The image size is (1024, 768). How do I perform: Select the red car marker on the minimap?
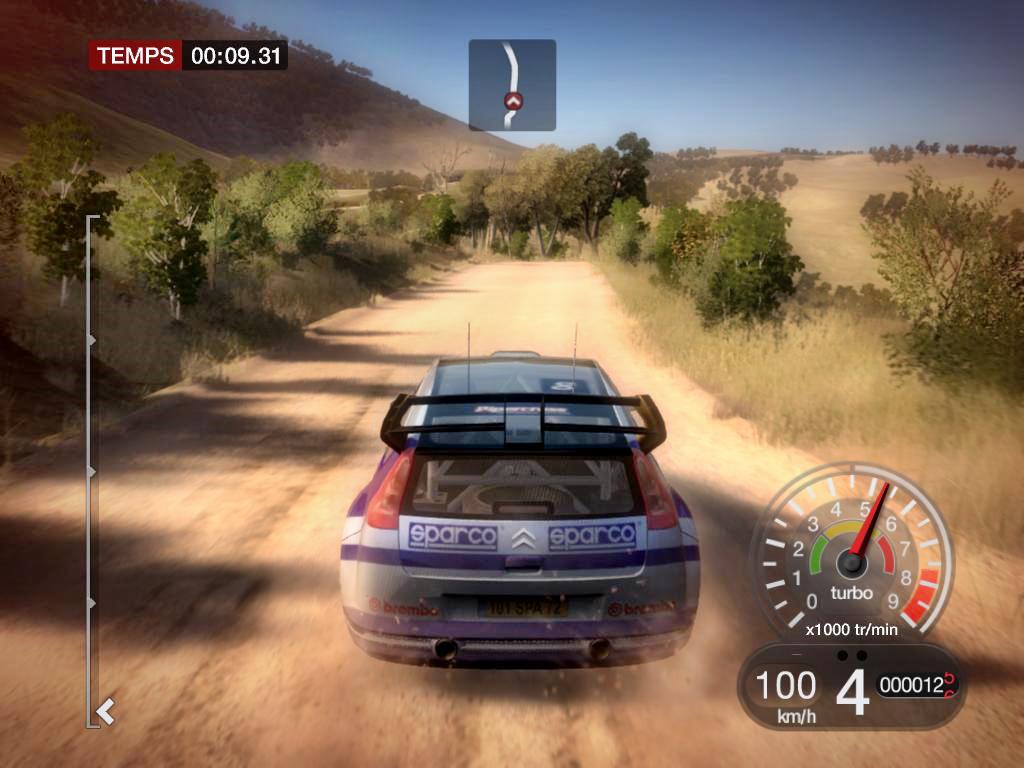point(514,100)
